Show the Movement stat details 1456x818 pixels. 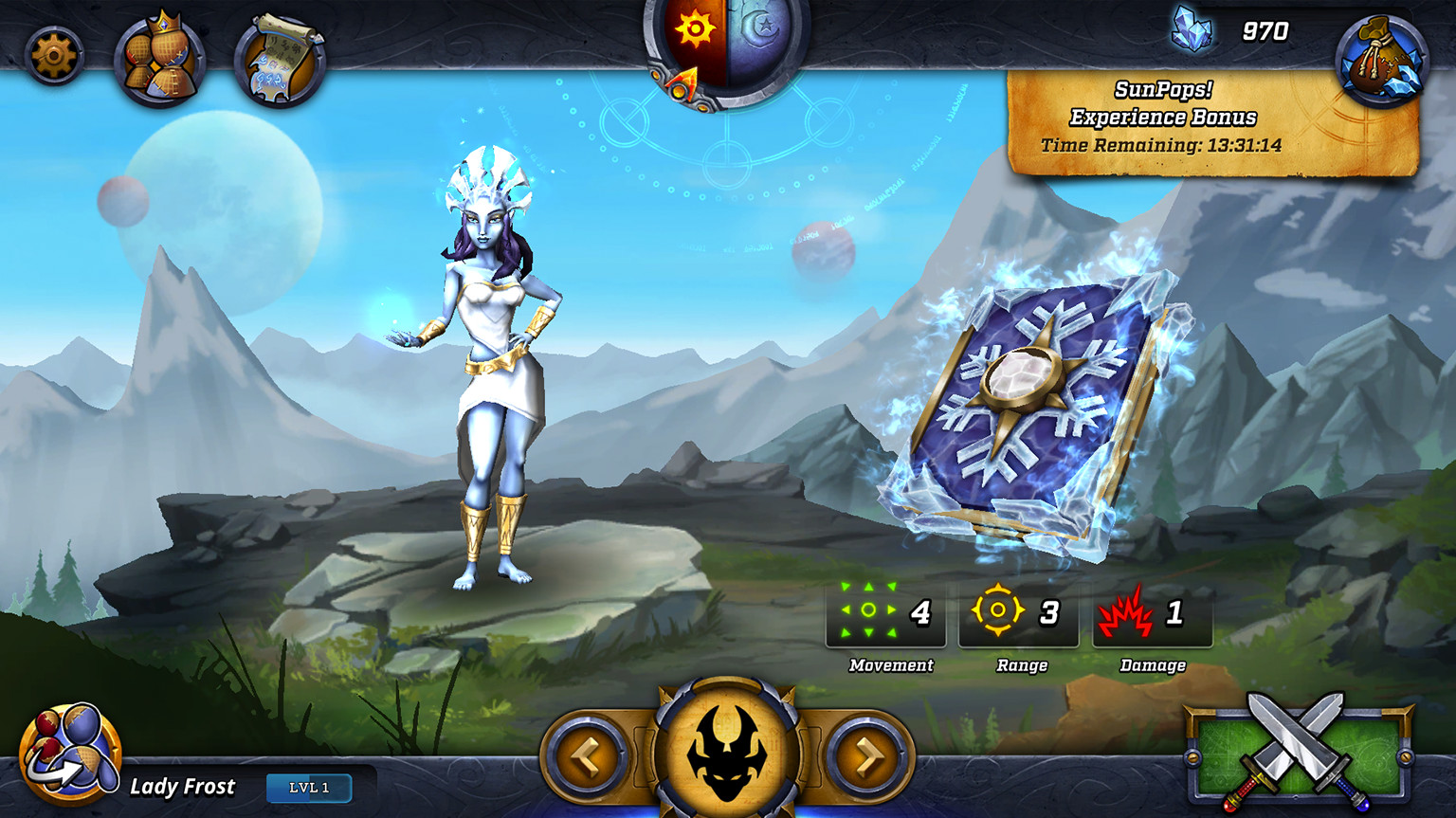[885, 614]
